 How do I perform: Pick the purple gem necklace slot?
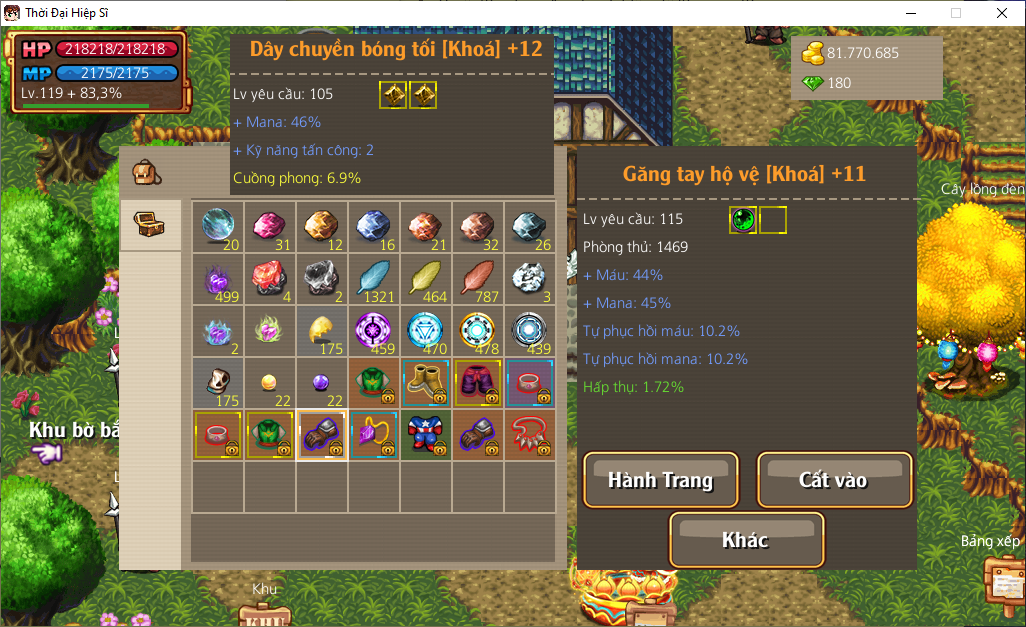[374, 434]
